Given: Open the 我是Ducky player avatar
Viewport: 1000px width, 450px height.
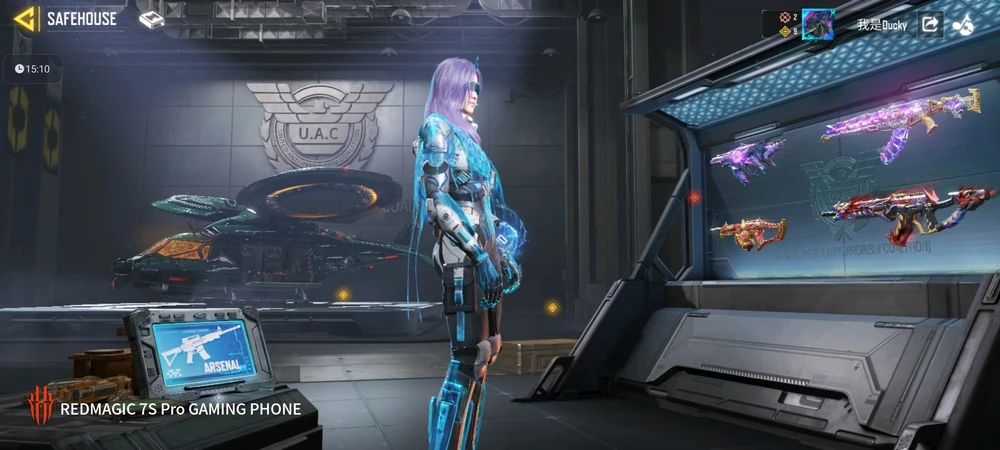Looking at the screenshot, I should 818,24.
